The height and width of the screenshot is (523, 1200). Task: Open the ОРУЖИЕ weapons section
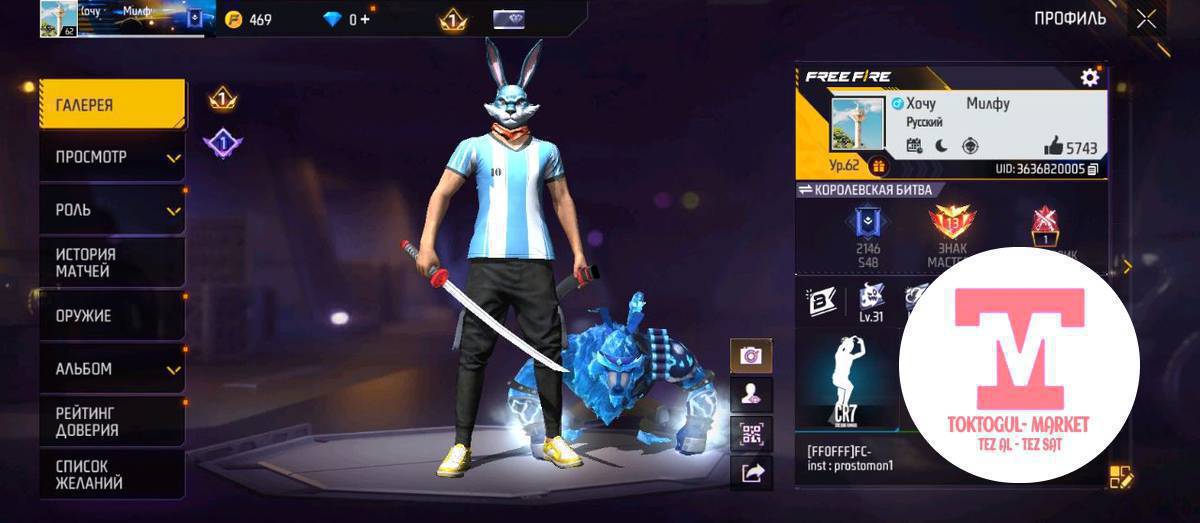(x=112, y=316)
